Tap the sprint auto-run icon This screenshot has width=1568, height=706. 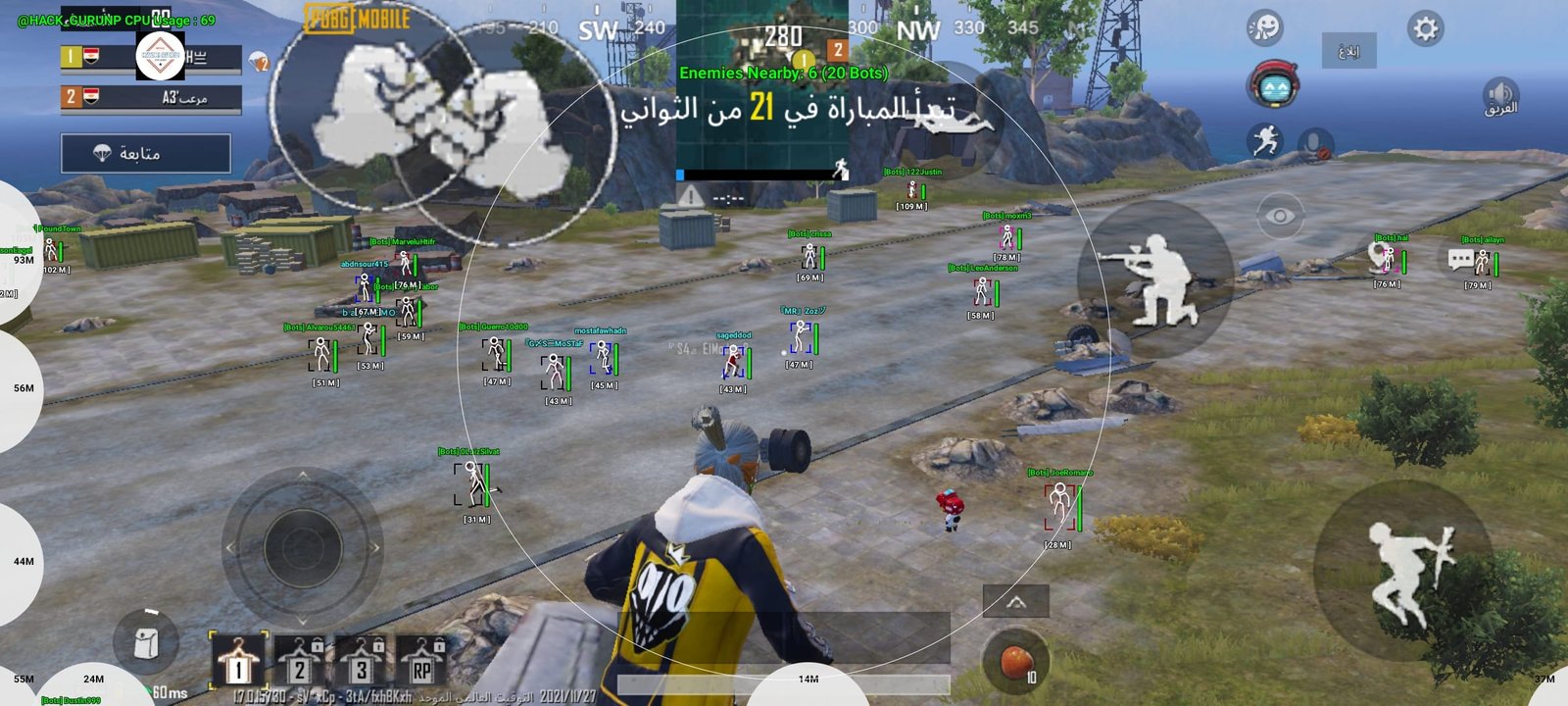pos(1264,142)
